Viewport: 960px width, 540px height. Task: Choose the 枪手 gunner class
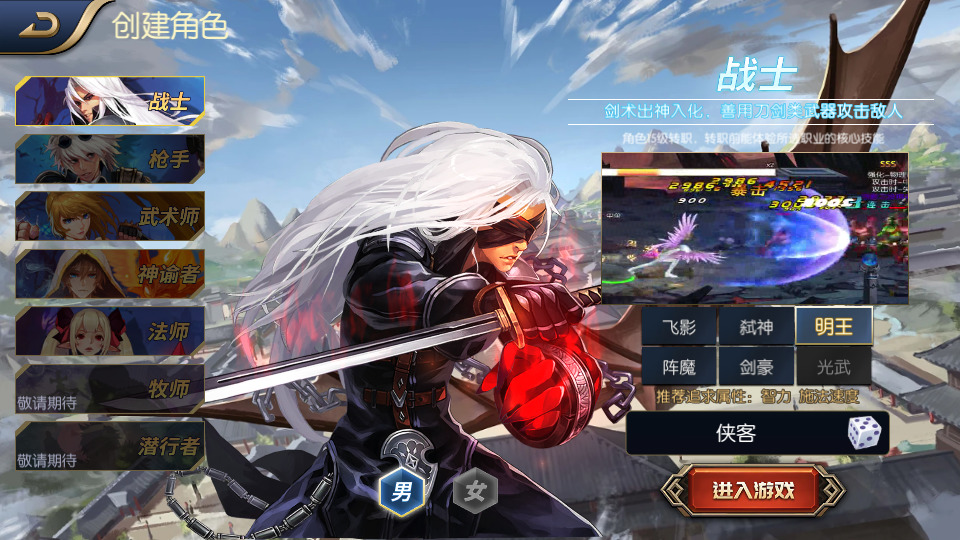coord(110,159)
